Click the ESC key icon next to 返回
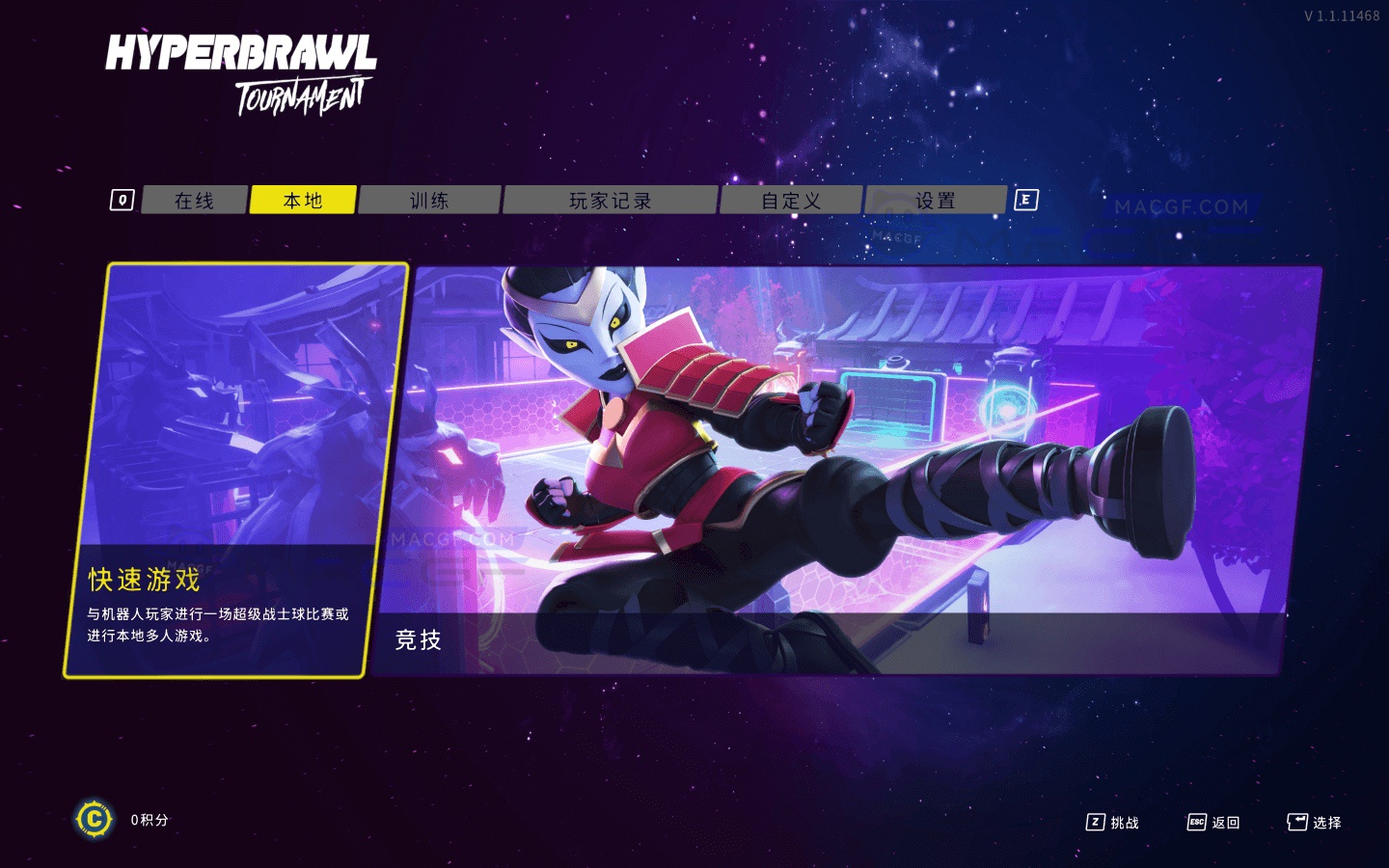Screen dimensions: 1389x868 [1196, 823]
